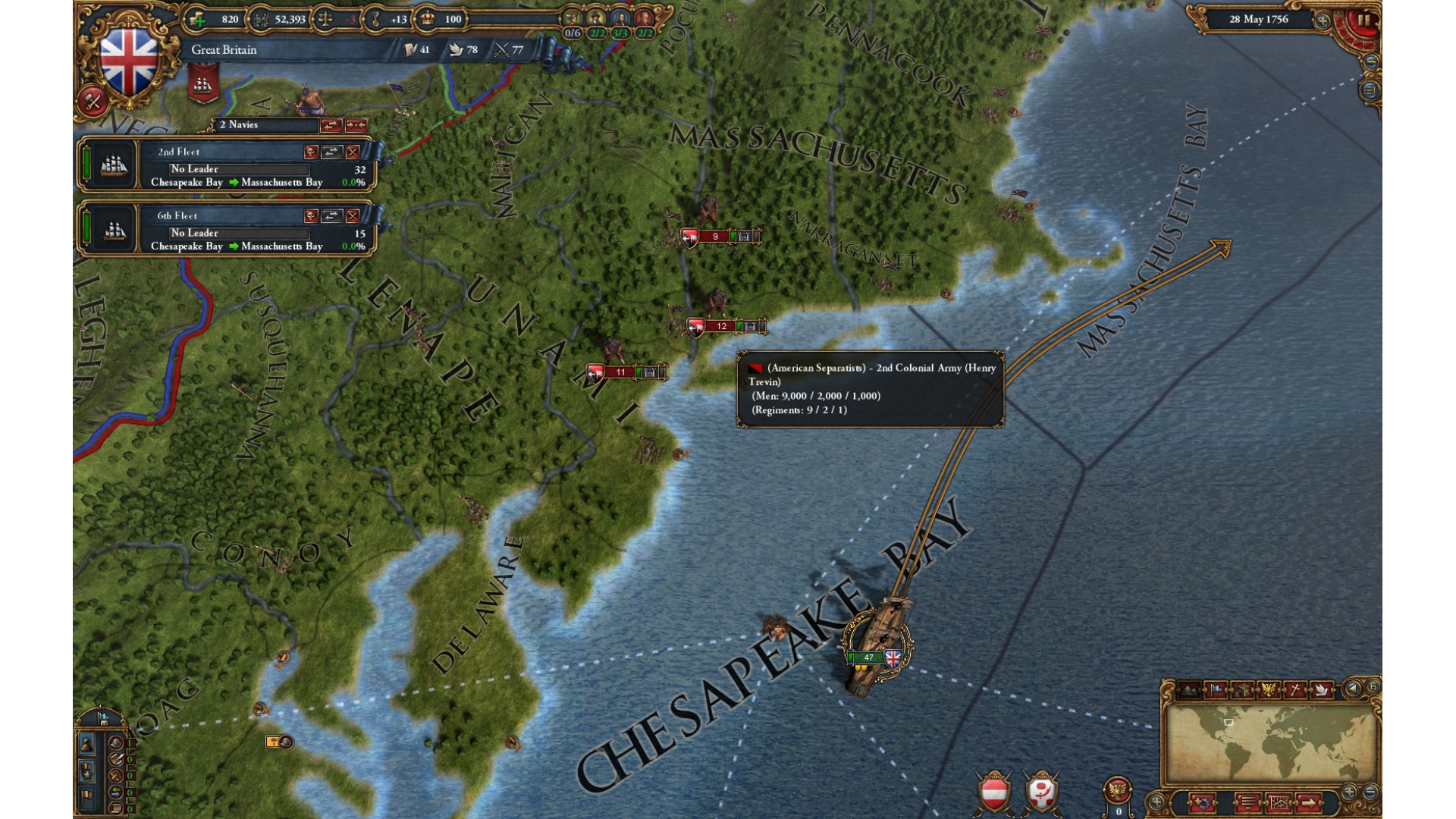This screenshot has height=819, width=1456.
Task: Increase game speed with the plus button
Action: pos(1322,21)
